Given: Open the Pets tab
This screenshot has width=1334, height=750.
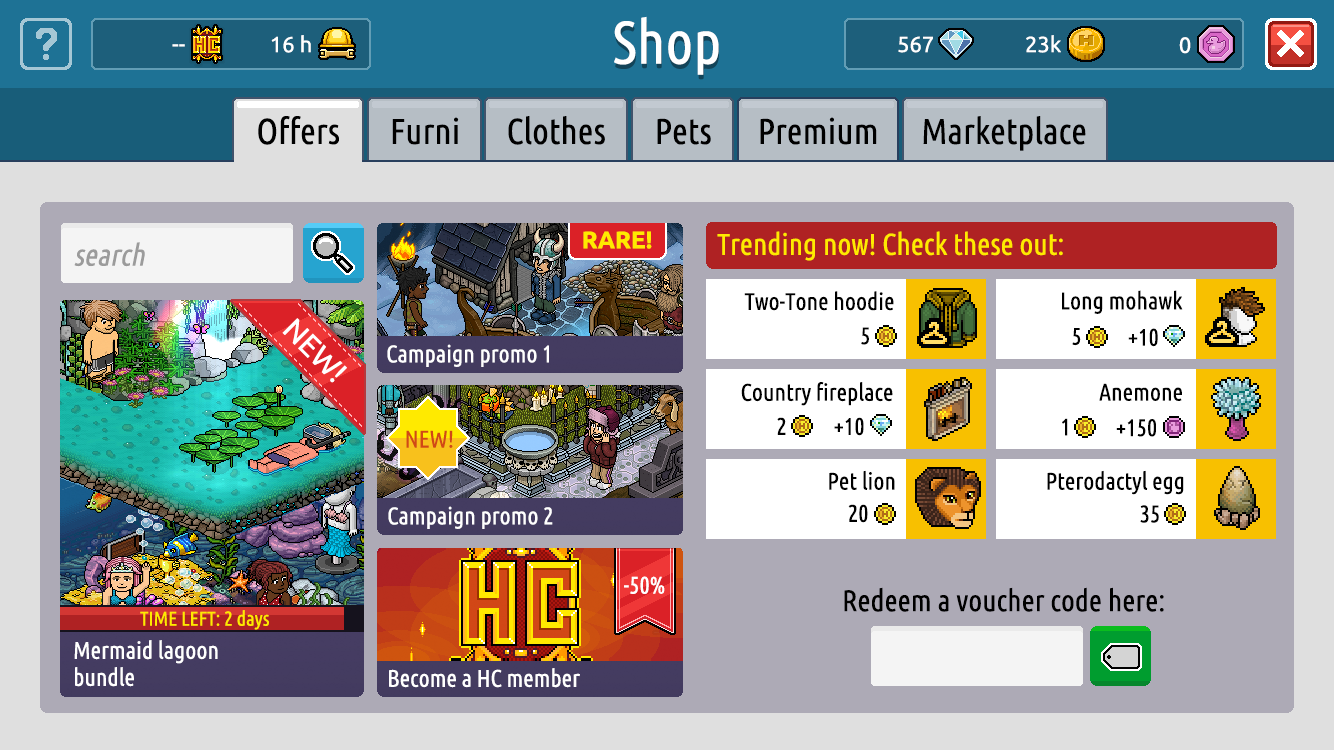Looking at the screenshot, I should point(682,129).
